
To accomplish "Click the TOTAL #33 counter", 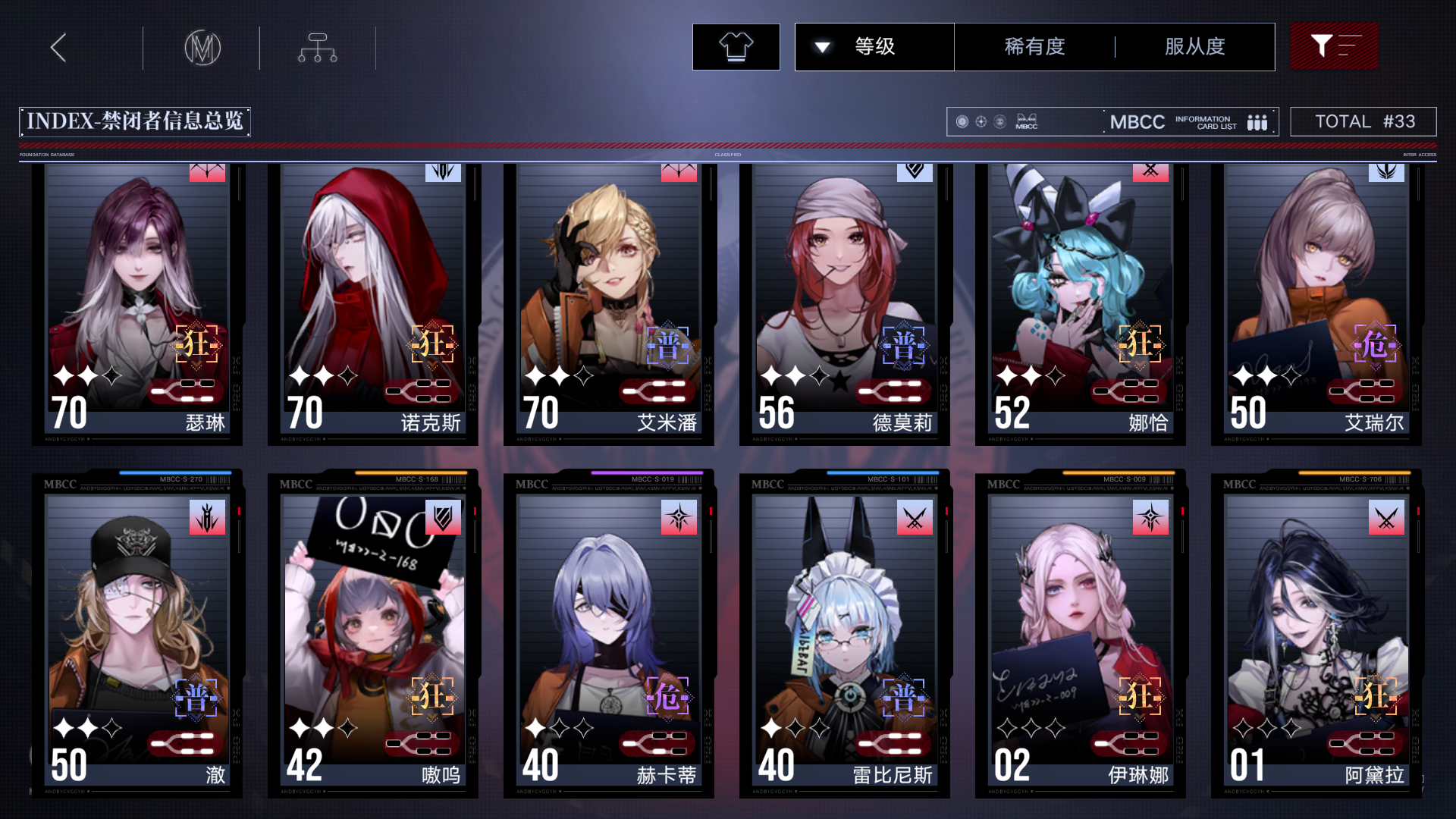I will point(1363,121).
